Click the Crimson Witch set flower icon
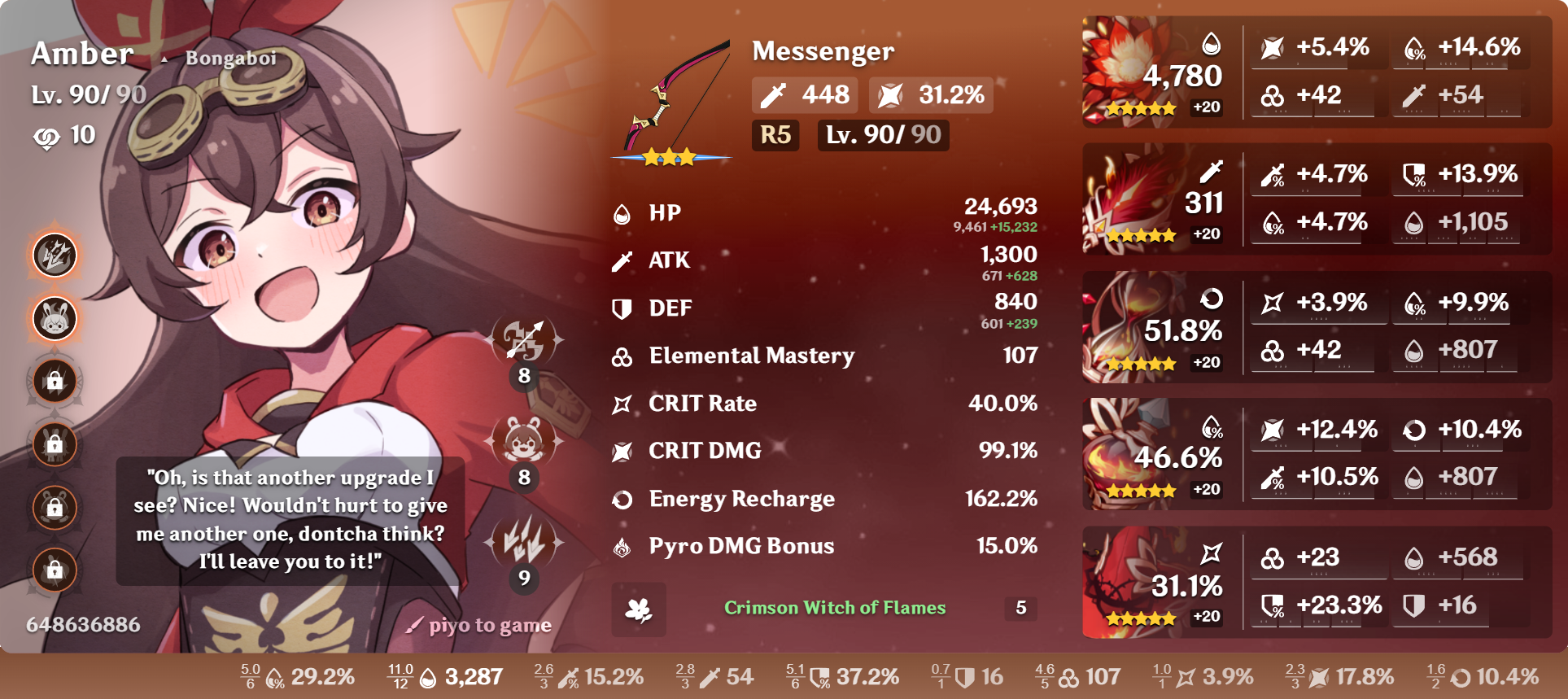 tap(640, 609)
